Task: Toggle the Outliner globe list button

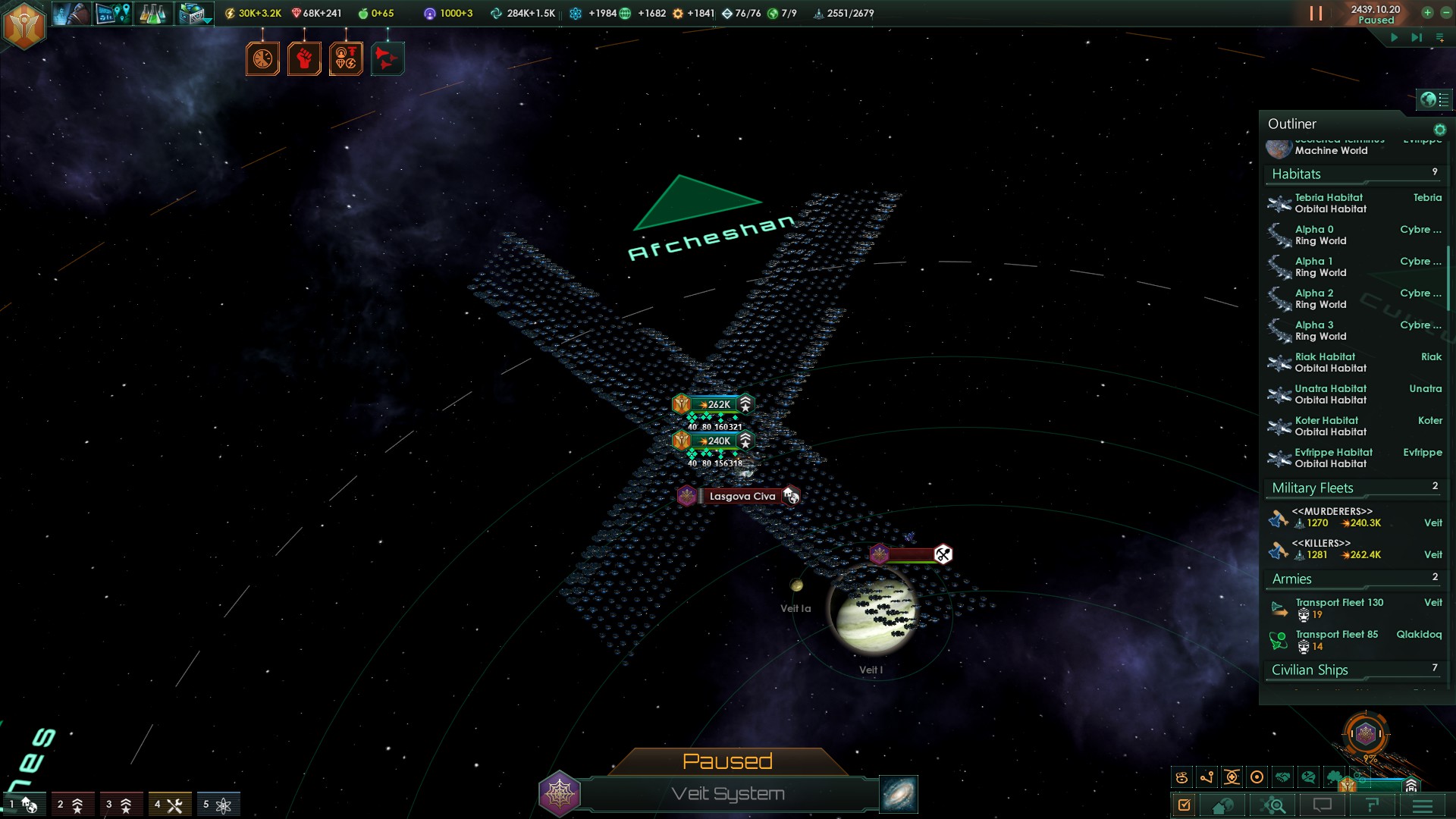Action: coord(1433,99)
